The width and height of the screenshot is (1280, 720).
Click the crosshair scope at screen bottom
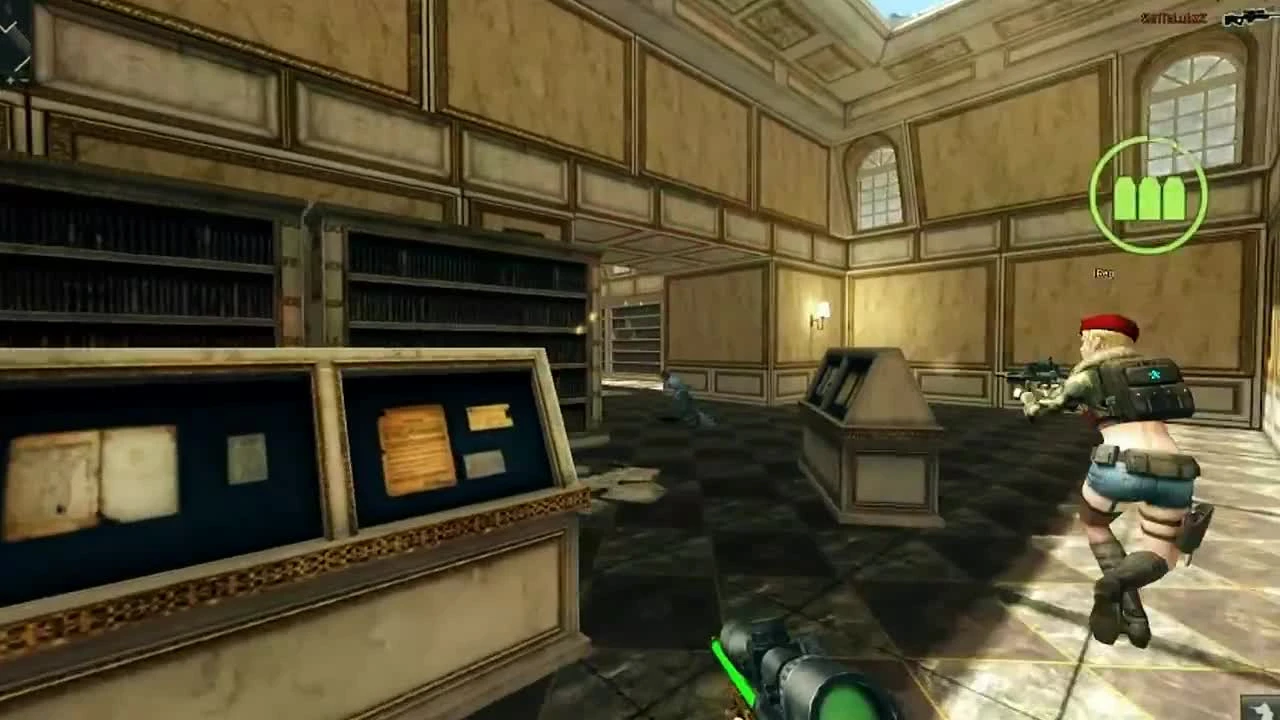790,670
